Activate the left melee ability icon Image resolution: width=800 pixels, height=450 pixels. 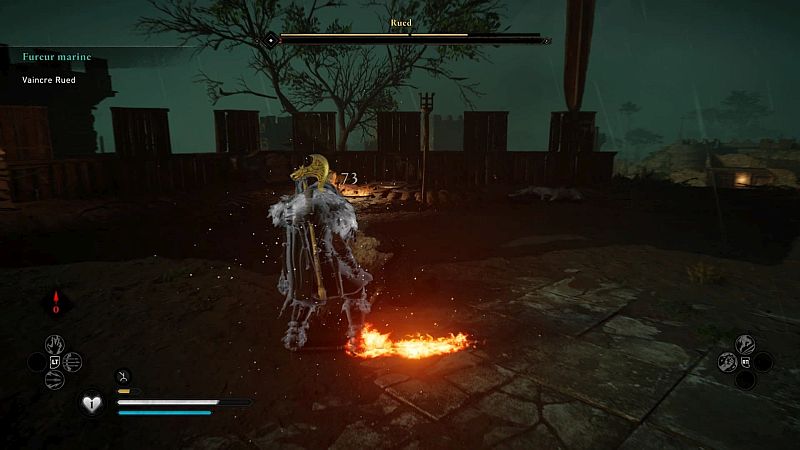pos(727,362)
